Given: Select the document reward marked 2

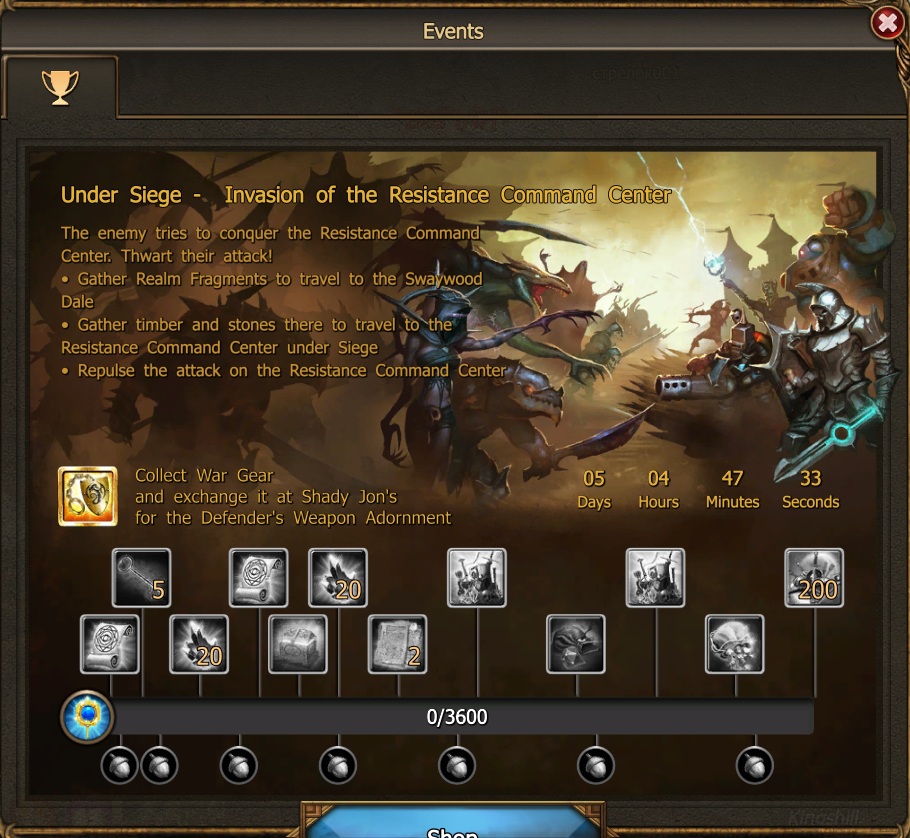Looking at the screenshot, I should (397, 644).
